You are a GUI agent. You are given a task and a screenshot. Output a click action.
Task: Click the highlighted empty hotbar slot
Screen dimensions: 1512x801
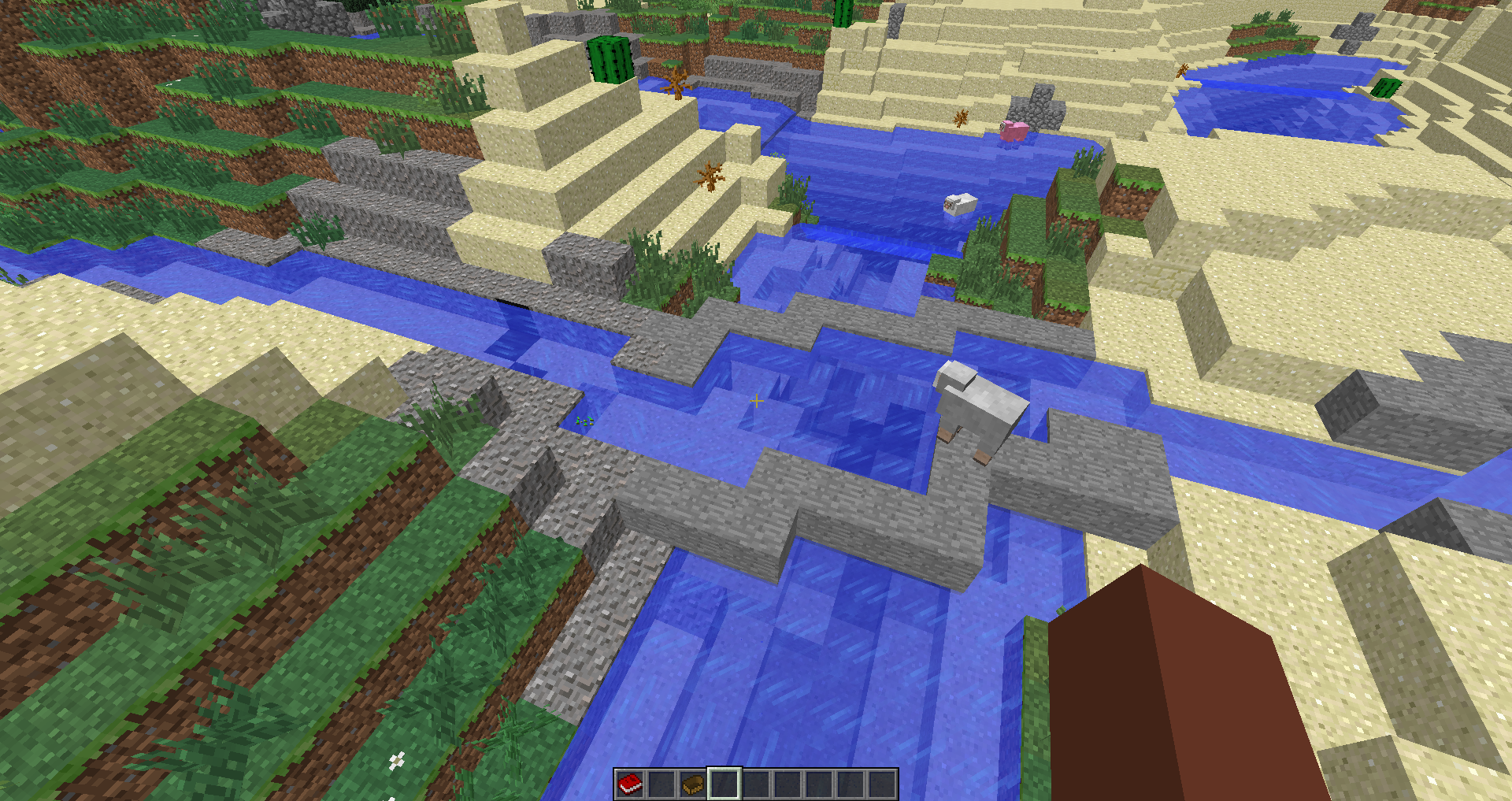point(724,784)
